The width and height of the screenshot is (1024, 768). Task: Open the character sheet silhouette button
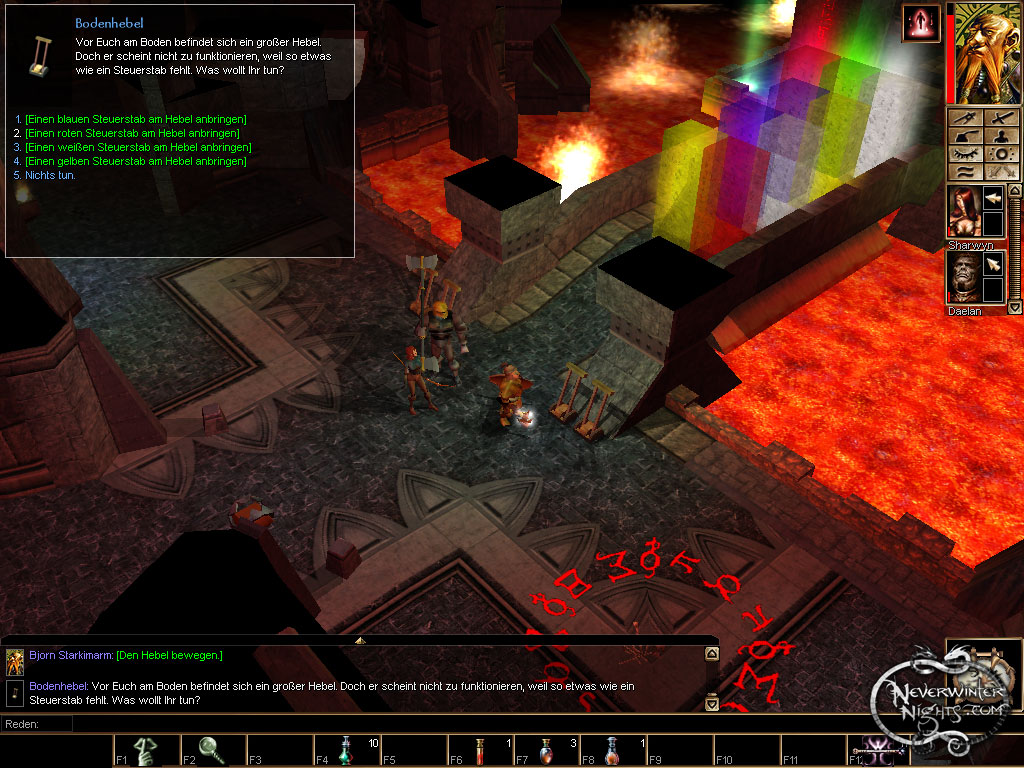(1001, 137)
